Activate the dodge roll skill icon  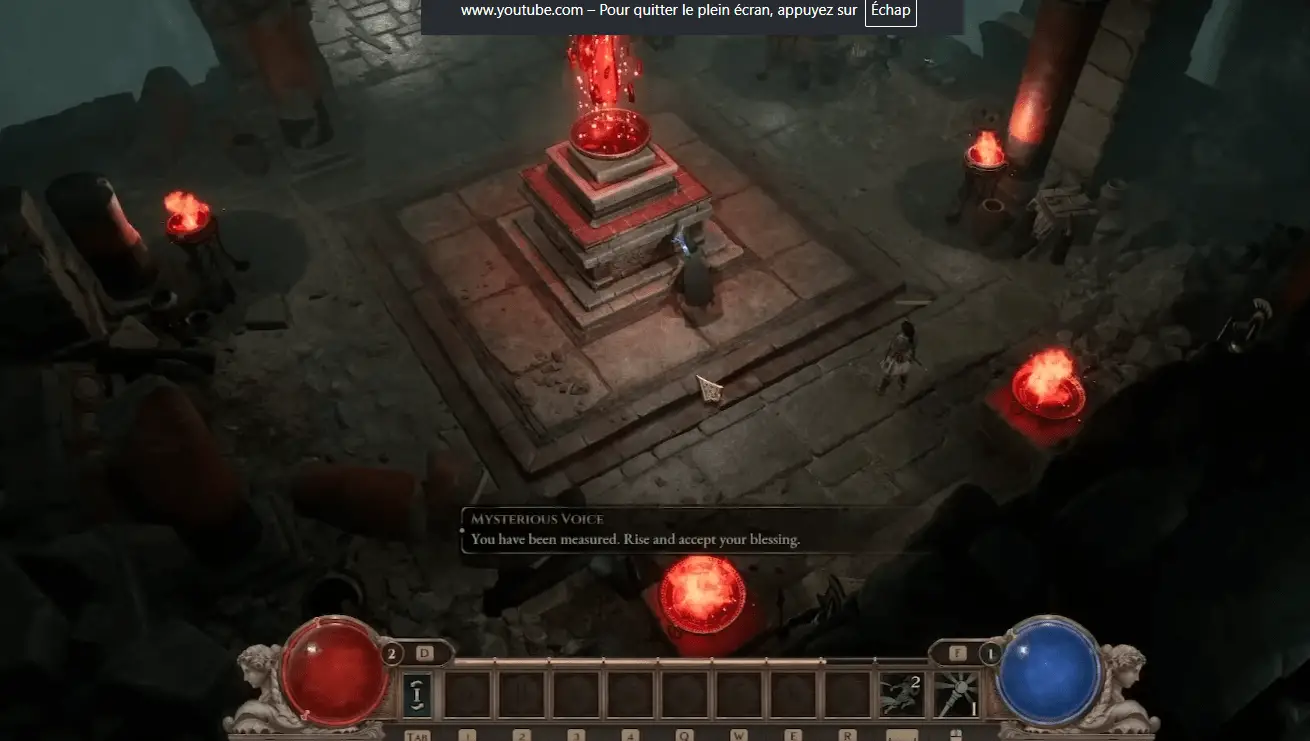(x=902, y=695)
